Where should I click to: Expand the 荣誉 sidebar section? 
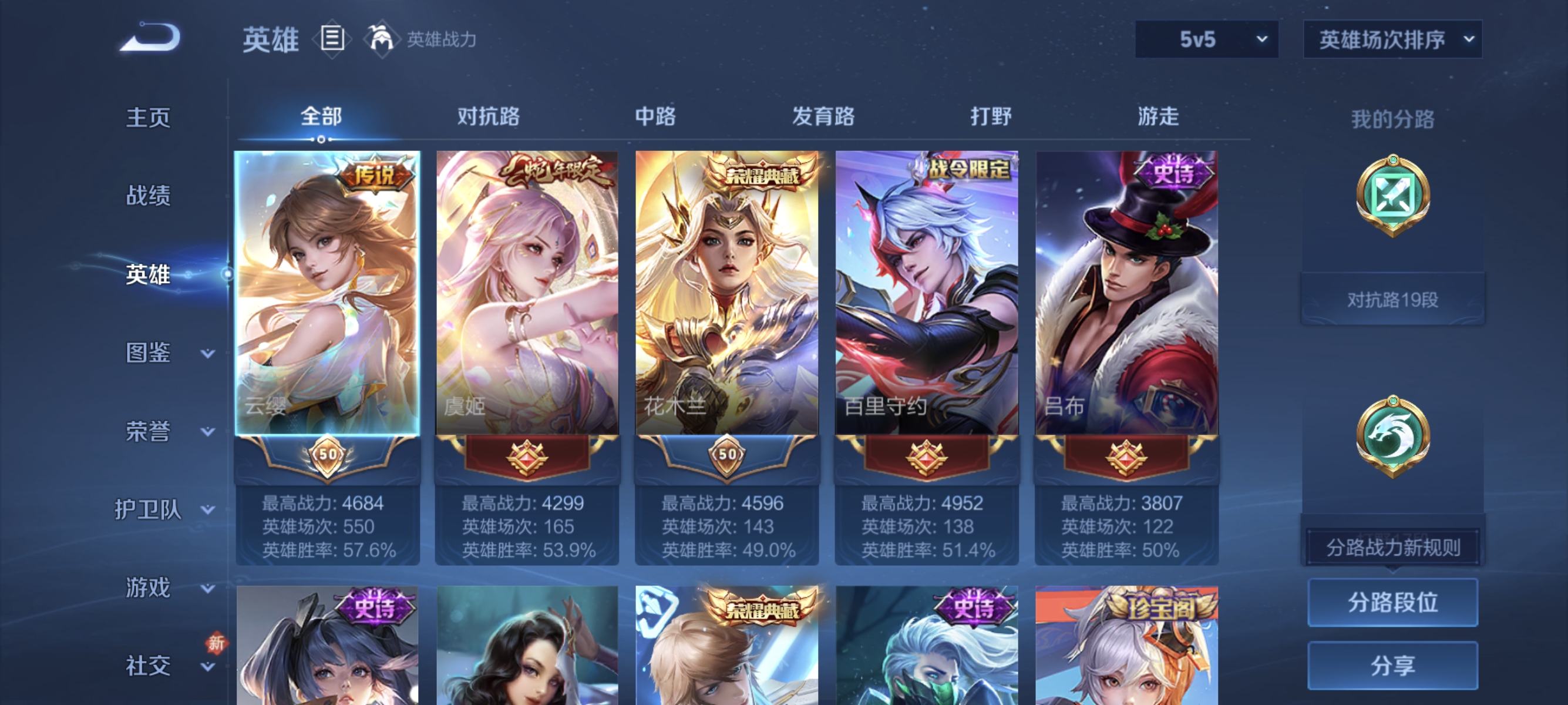pyautogui.click(x=149, y=432)
